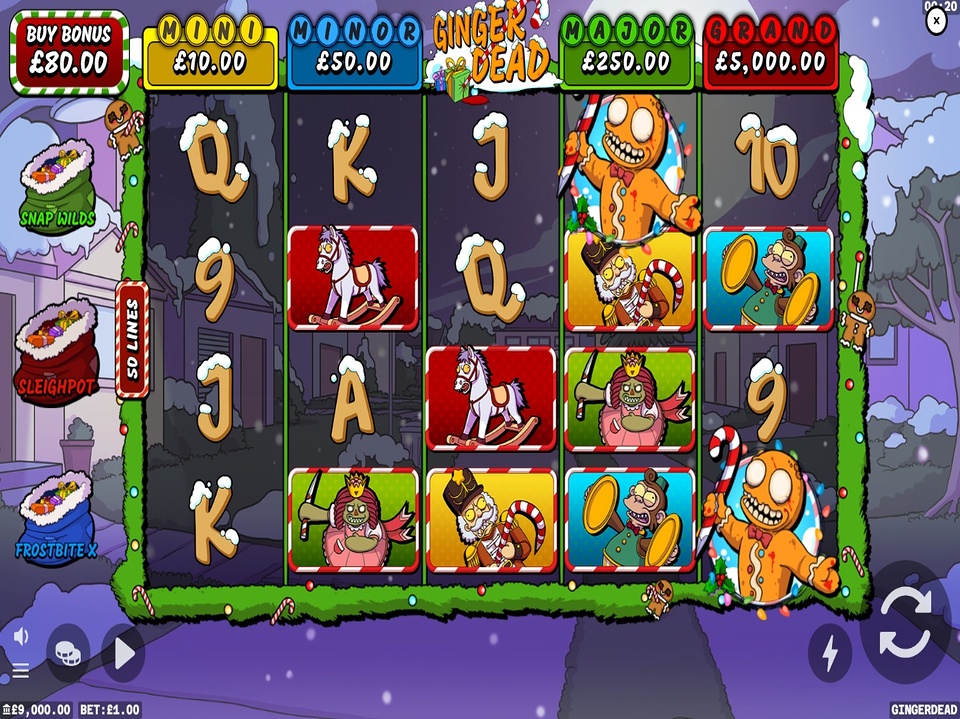This screenshot has width=960, height=719.
Task: Close the game with the X button
Action: 936,24
